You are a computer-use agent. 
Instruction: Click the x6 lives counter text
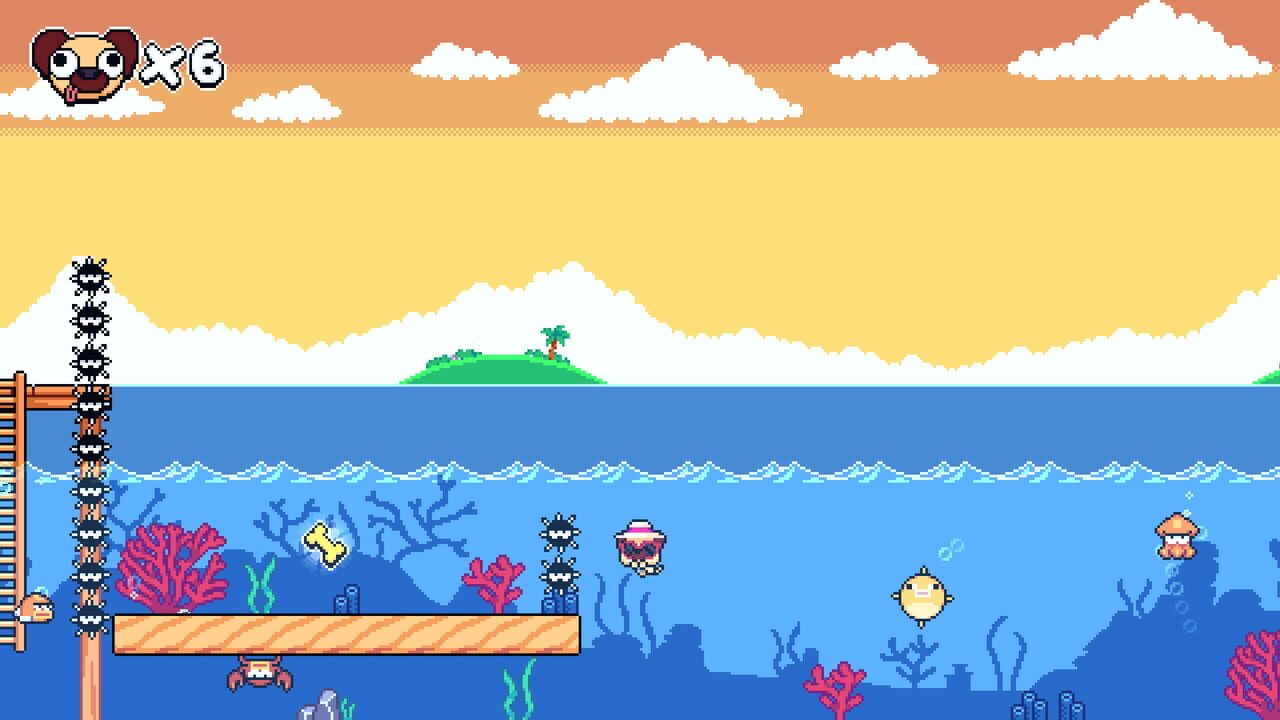[180, 65]
